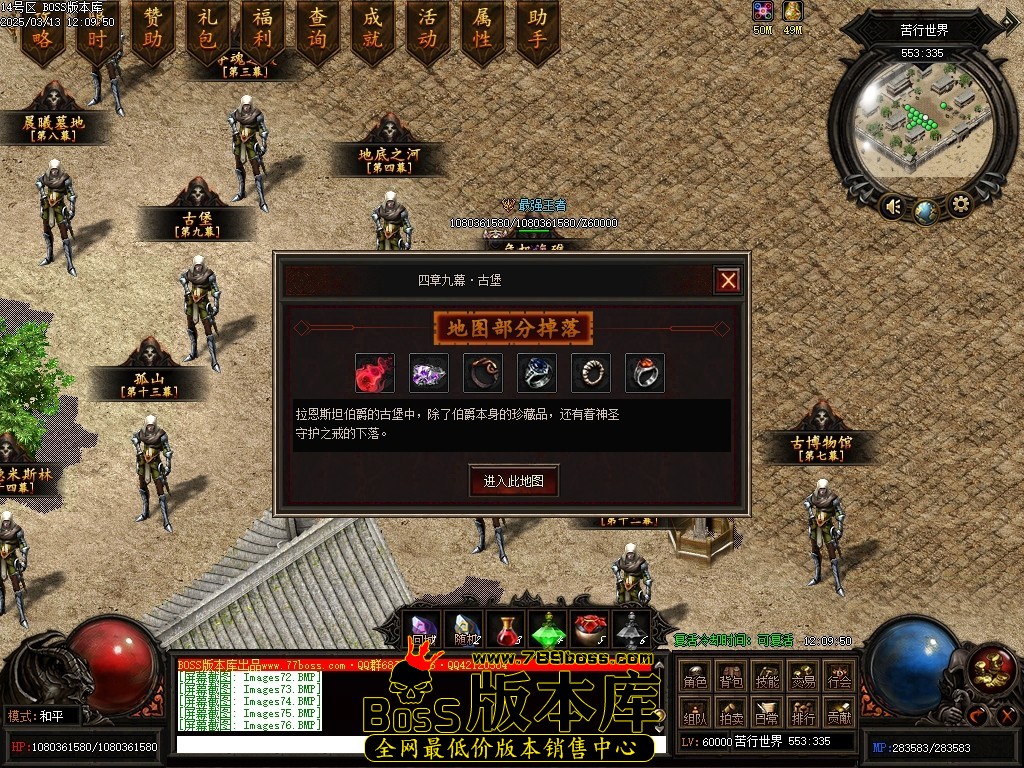The image size is (1024, 768).
Task: Click the 进入此地图 button
Action: click(x=513, y=481)
